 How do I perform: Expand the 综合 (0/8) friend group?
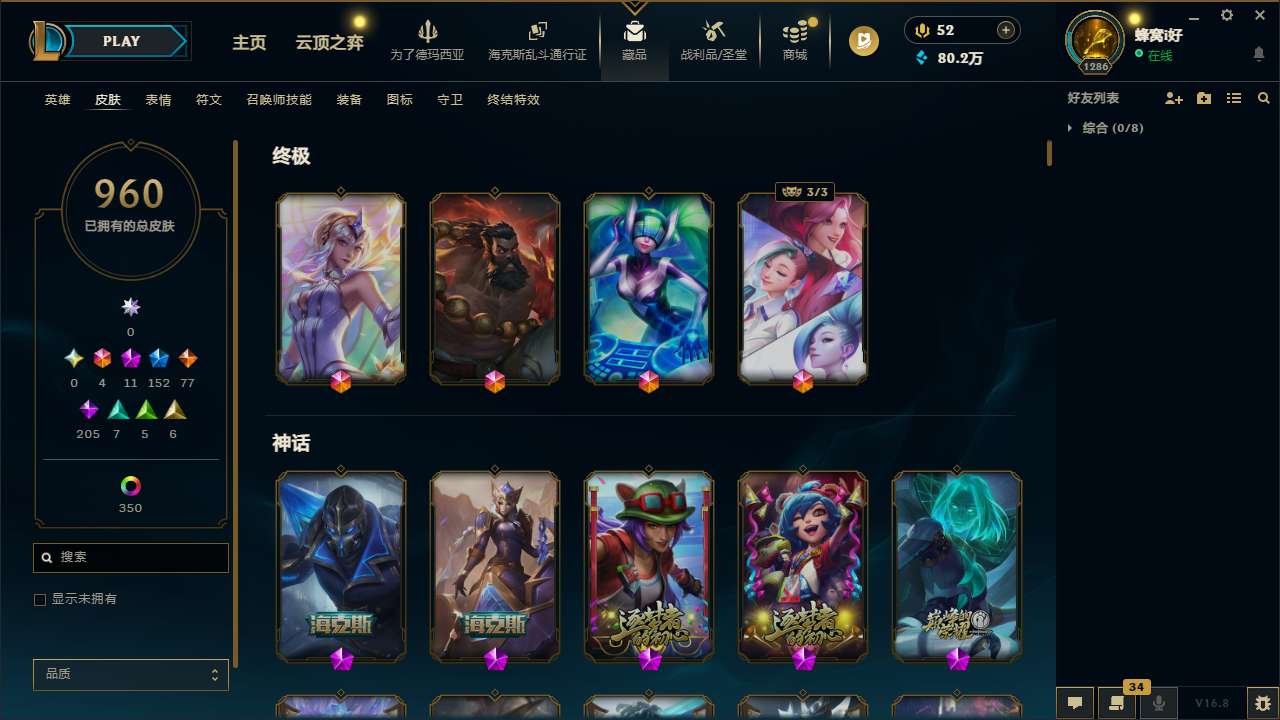[1072, 128]
